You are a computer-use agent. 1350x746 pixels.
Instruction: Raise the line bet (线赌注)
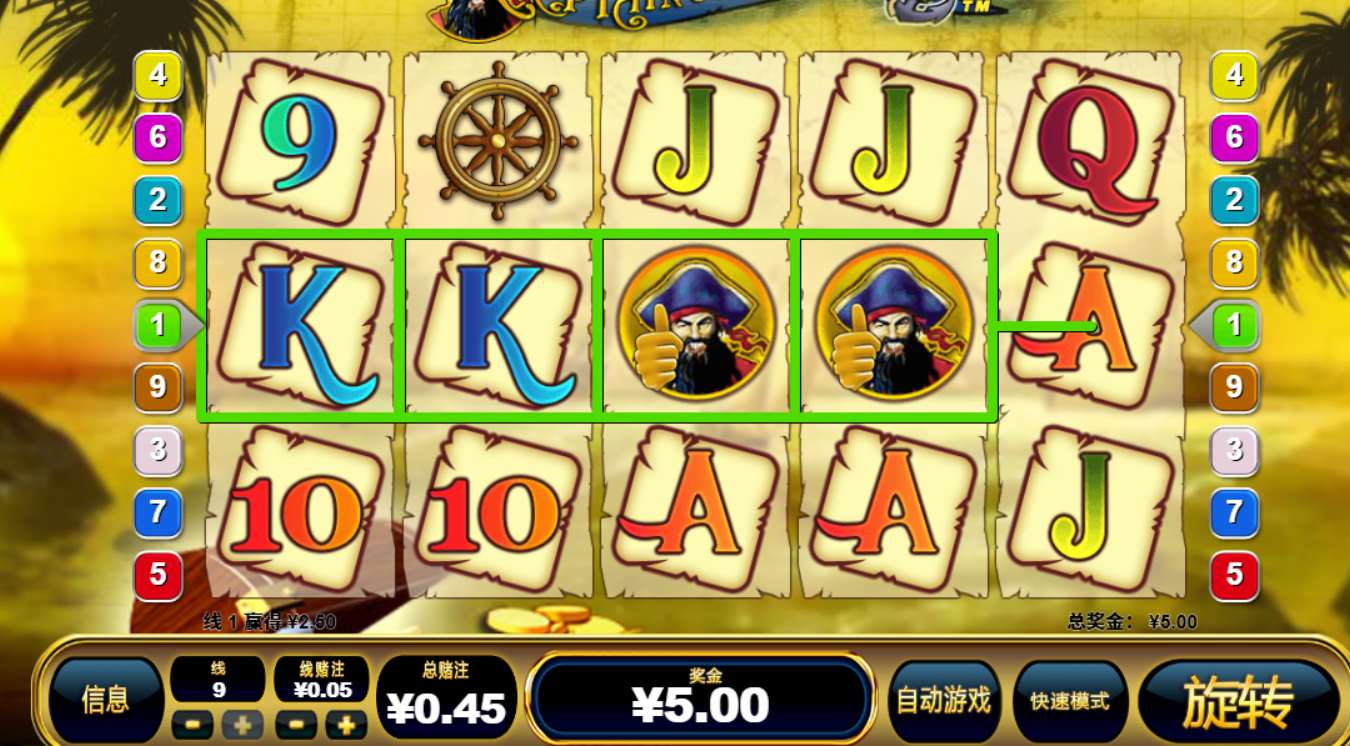[346, 724]
